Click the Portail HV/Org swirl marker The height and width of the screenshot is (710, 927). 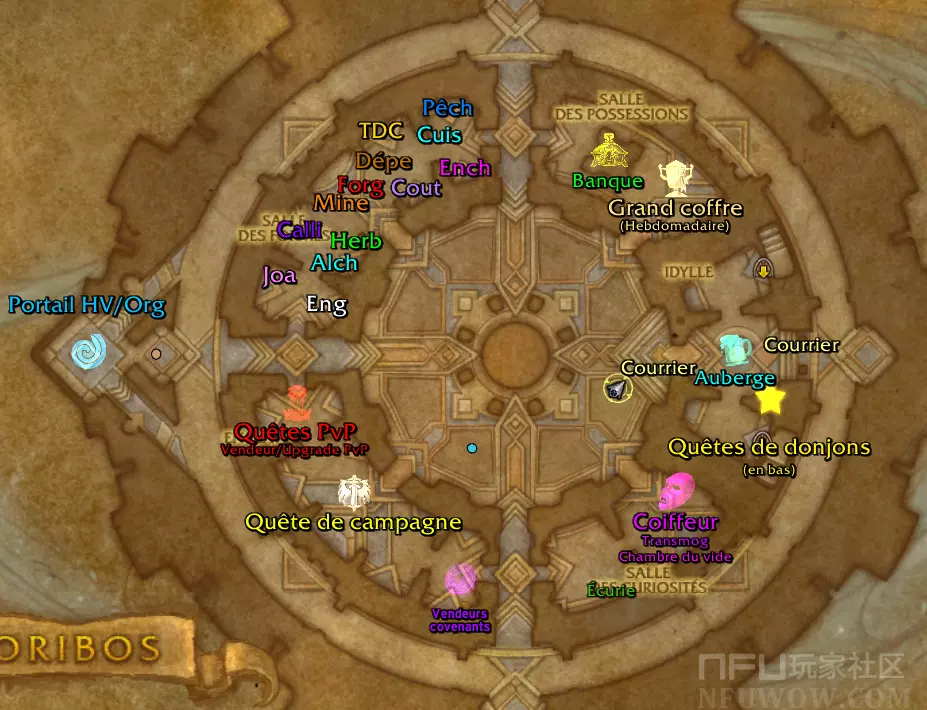pos(88,351)
